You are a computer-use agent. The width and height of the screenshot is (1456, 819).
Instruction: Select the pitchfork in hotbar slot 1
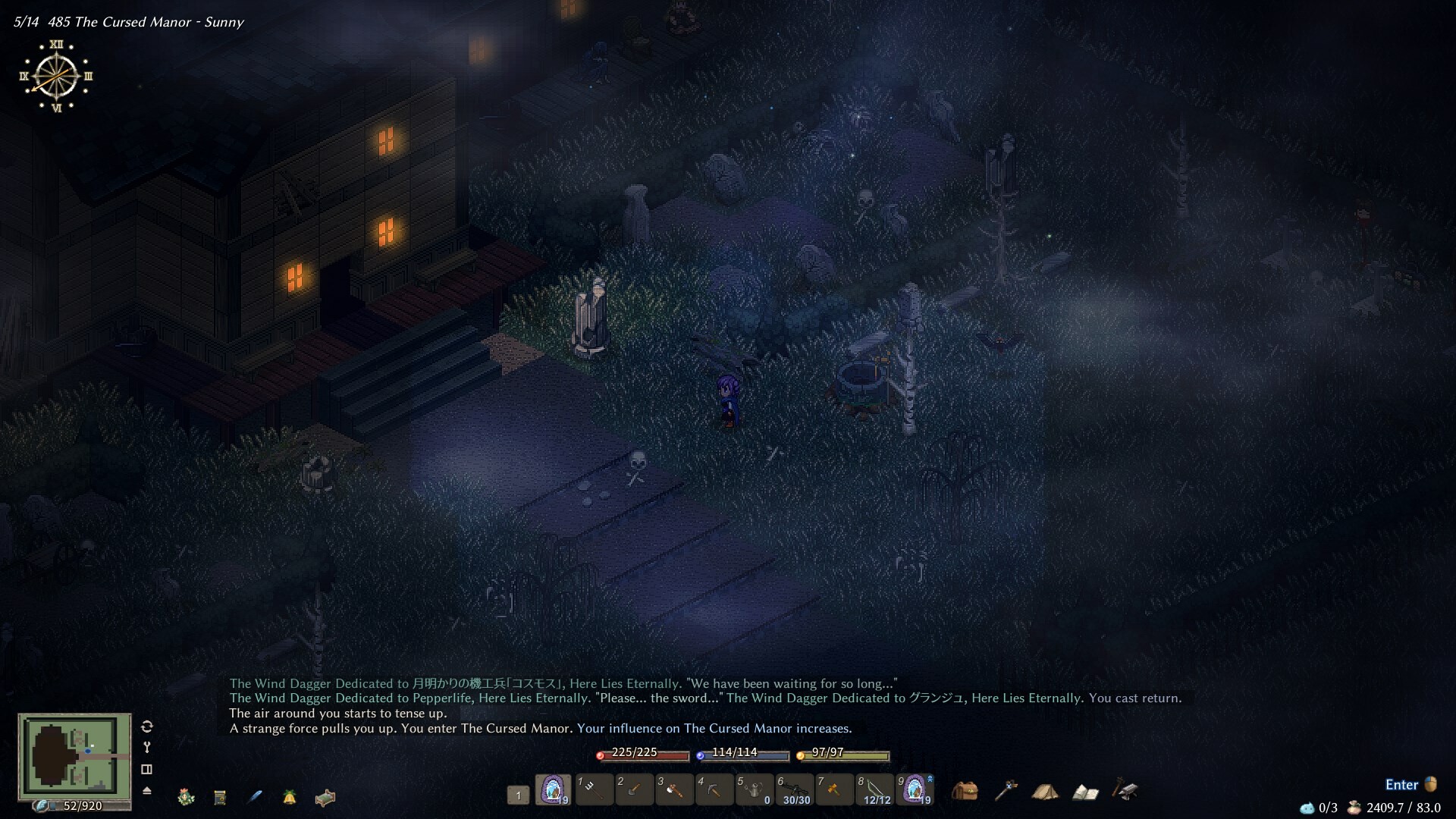(x=594, y=790)
